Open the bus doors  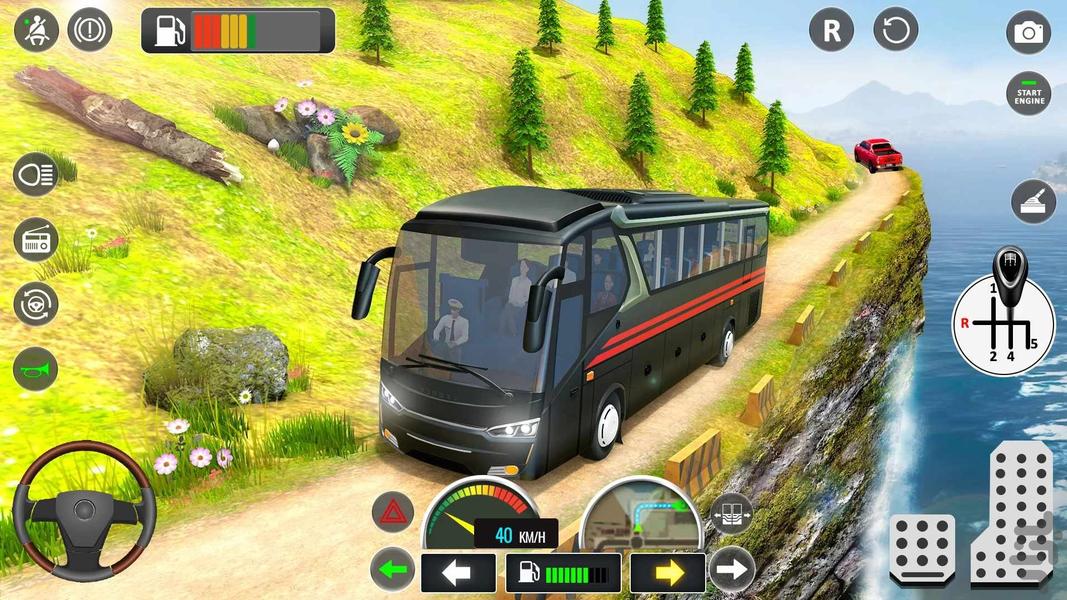click(x=732, y=513)
